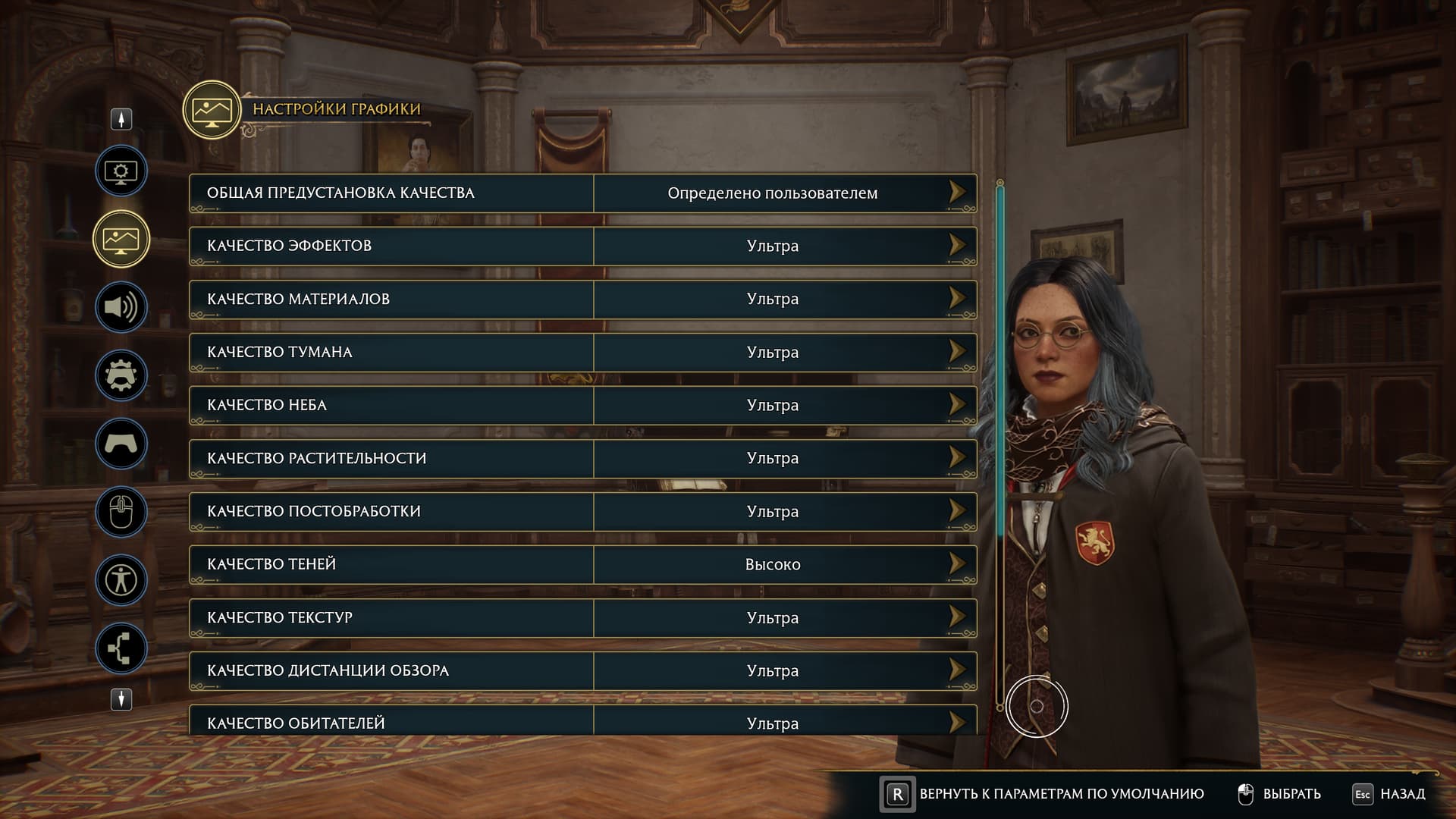Screen dimensions: 1456x819
Task: Select the gamepad controller settings tab
Action: (121, 444)
